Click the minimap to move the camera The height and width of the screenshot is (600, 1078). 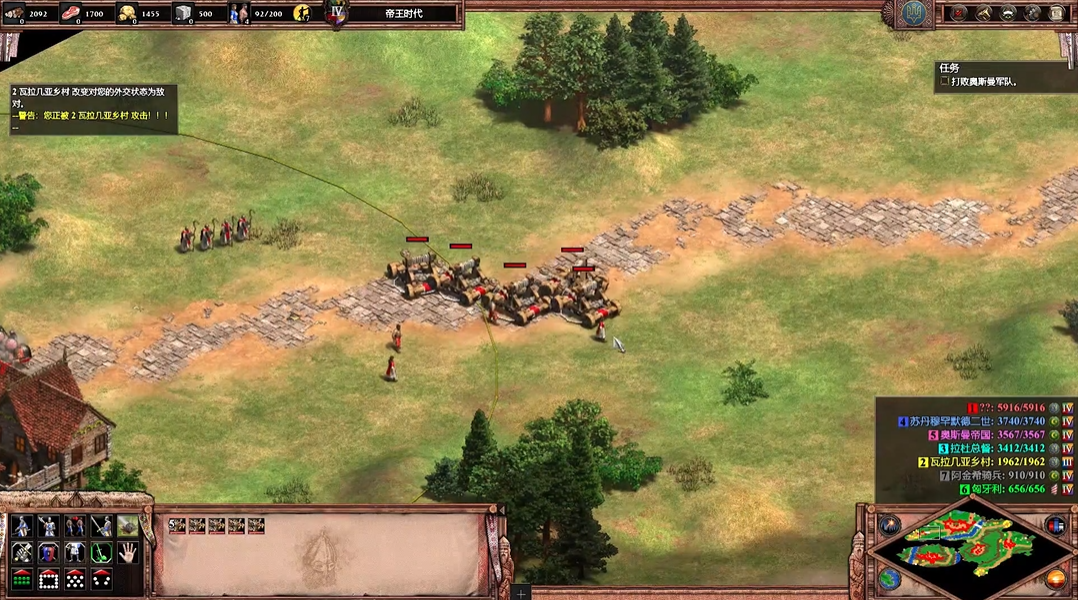click(969, 546)
